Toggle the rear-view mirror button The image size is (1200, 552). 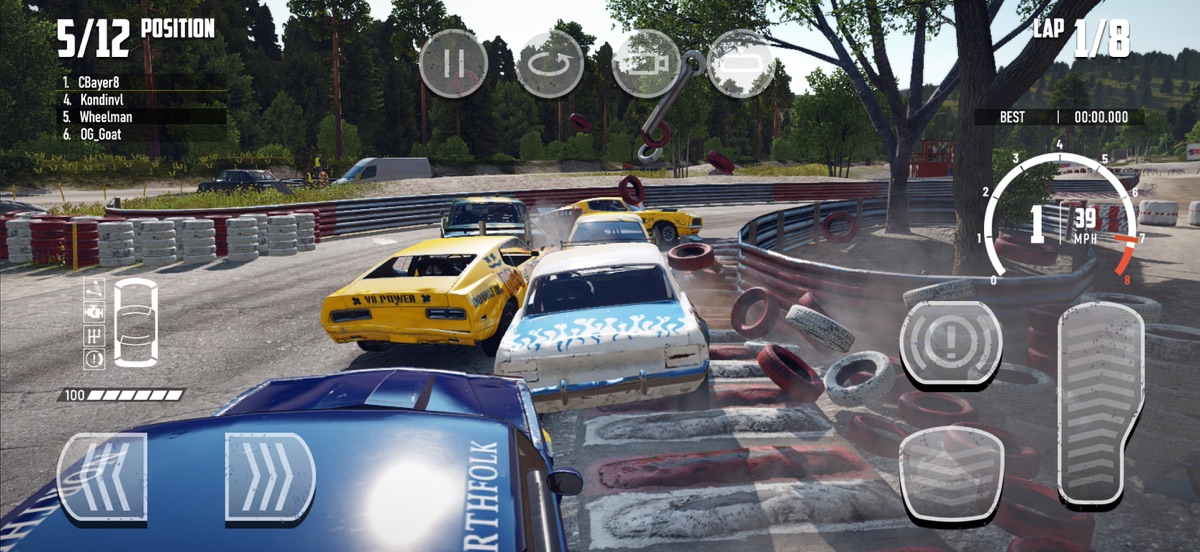(740, 63)
